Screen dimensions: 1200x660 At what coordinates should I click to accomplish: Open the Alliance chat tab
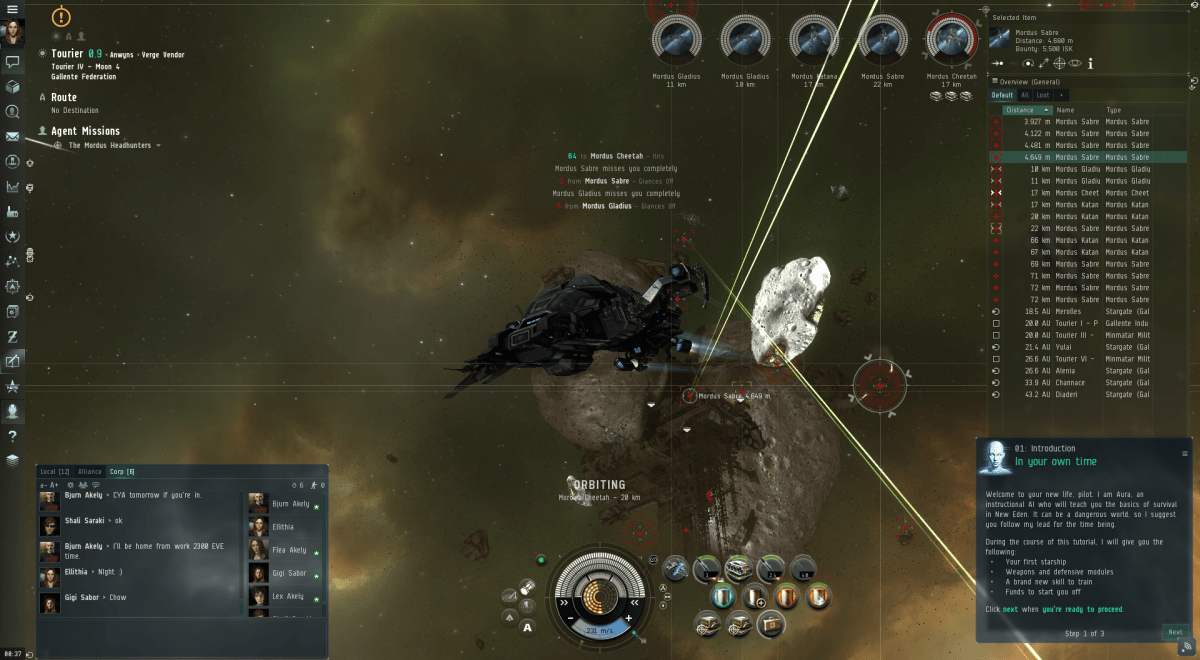pos(90,471)
